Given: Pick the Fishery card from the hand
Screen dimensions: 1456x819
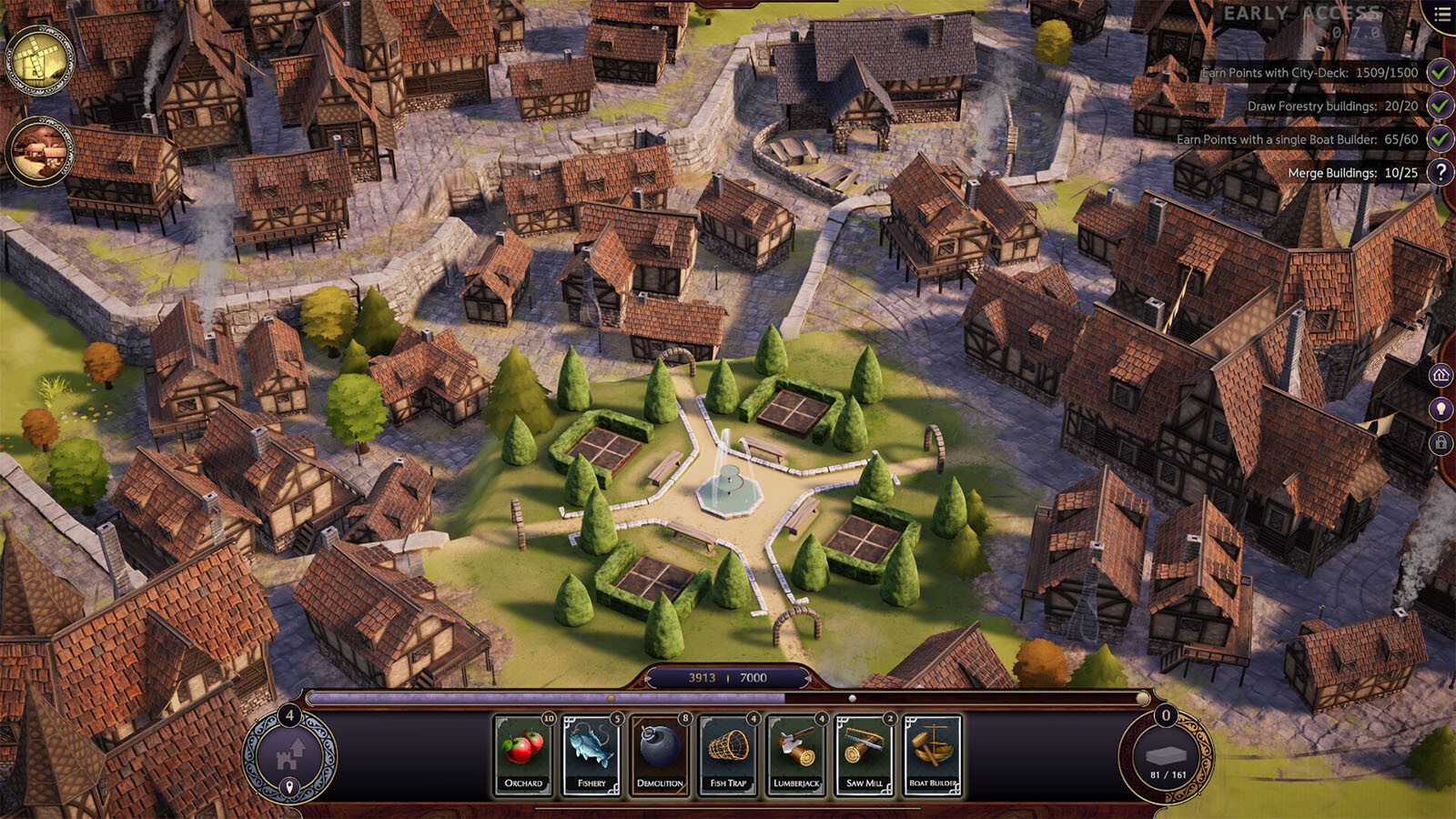Looking at the screenshot, I should [x=591, y=754].
